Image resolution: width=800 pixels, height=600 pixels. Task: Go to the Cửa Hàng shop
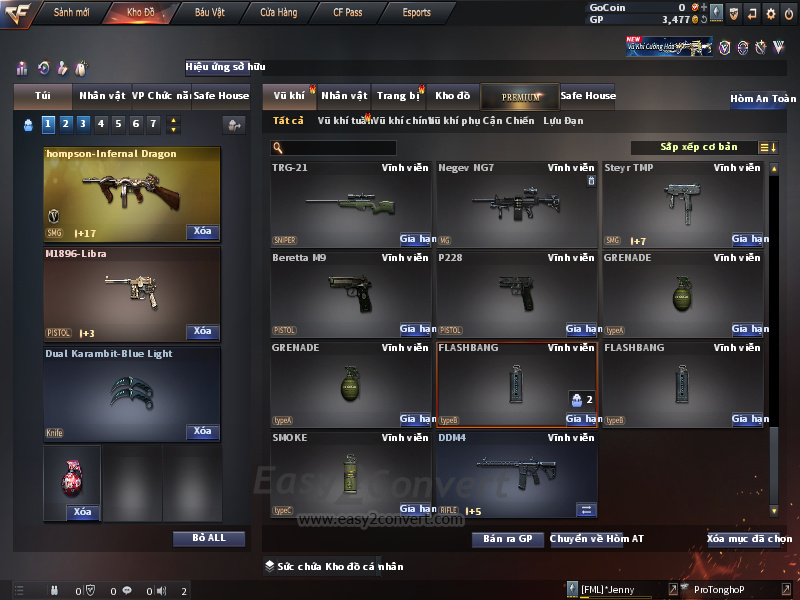[x=278, y=13]
